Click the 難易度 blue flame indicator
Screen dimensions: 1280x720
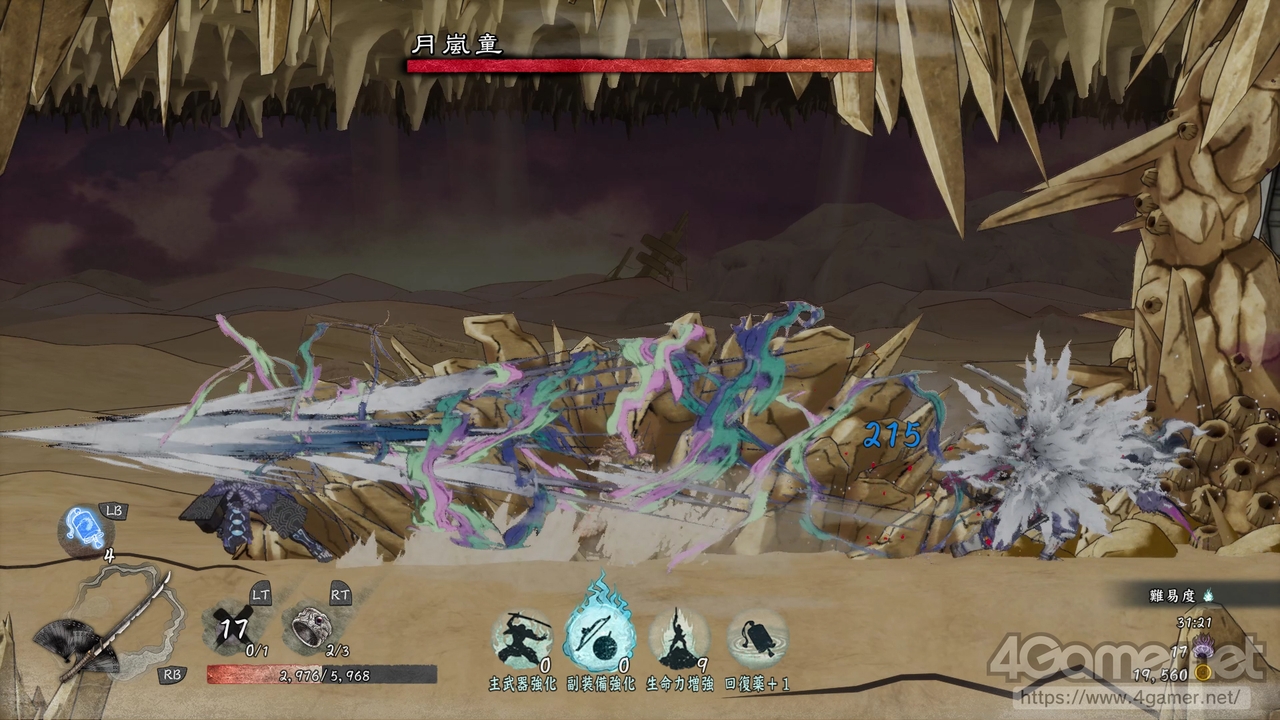1206,595
